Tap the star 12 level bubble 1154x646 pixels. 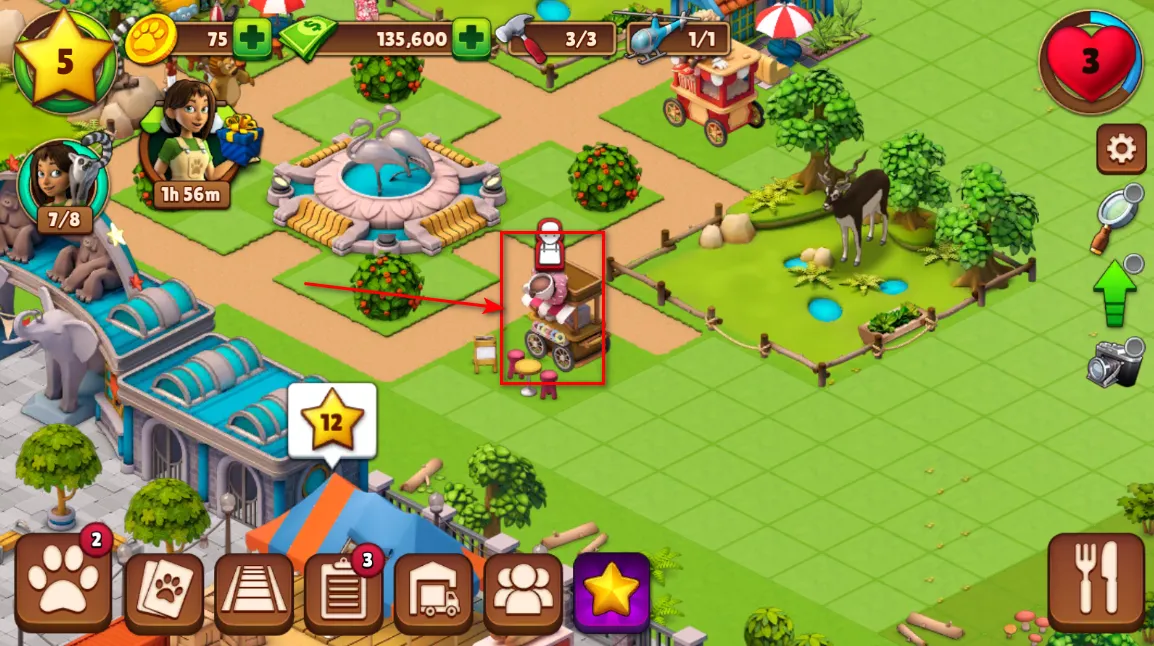click(331, 422)
